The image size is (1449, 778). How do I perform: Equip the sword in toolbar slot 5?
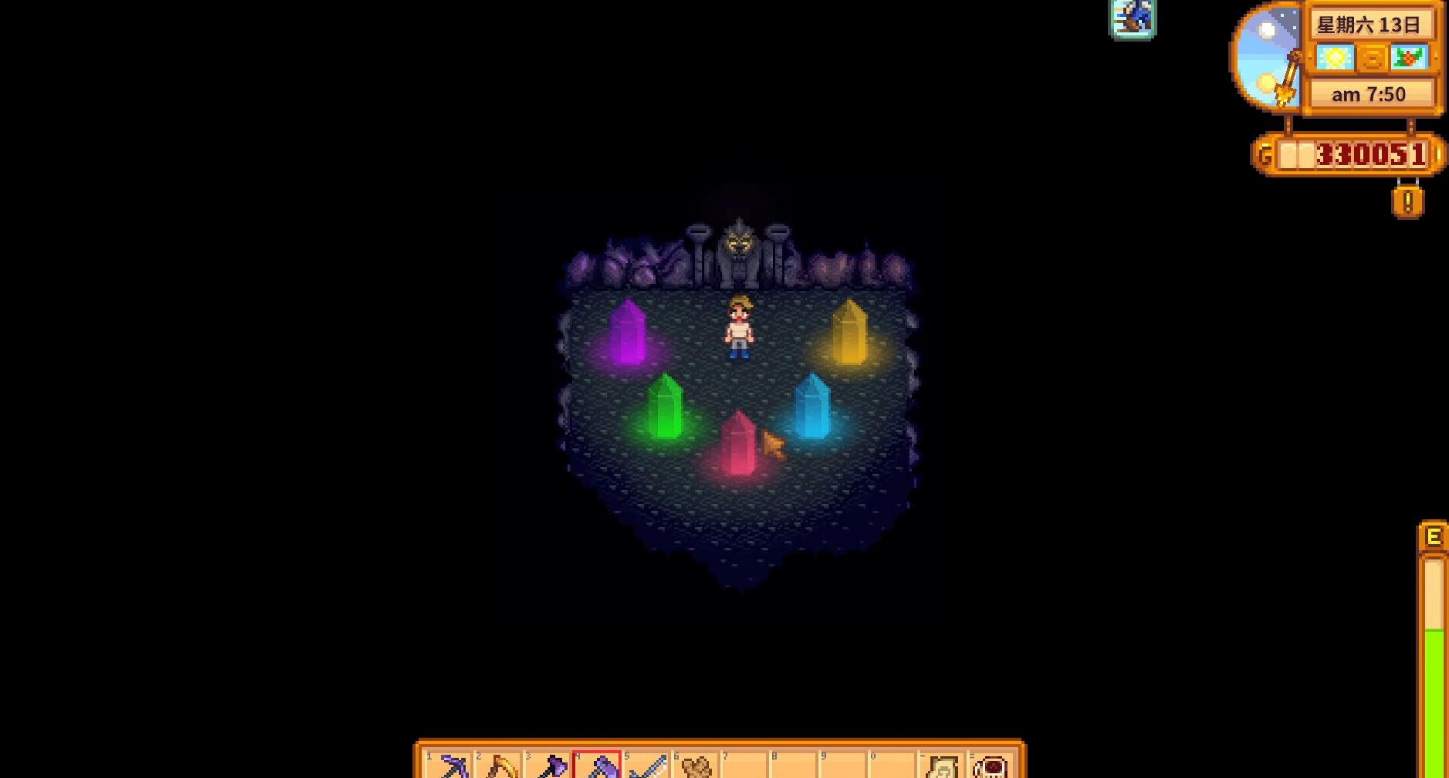pos(645,765)
